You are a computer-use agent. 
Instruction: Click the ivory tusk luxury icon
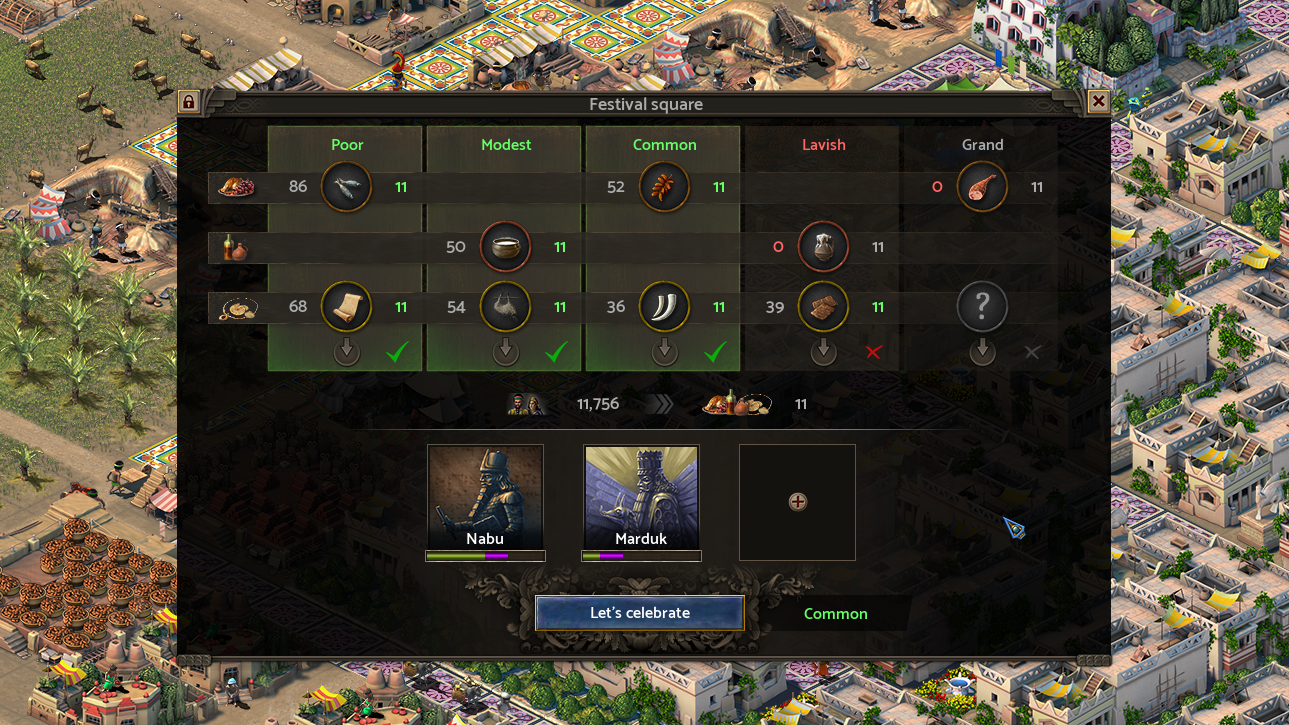click(x=664, y=307)
